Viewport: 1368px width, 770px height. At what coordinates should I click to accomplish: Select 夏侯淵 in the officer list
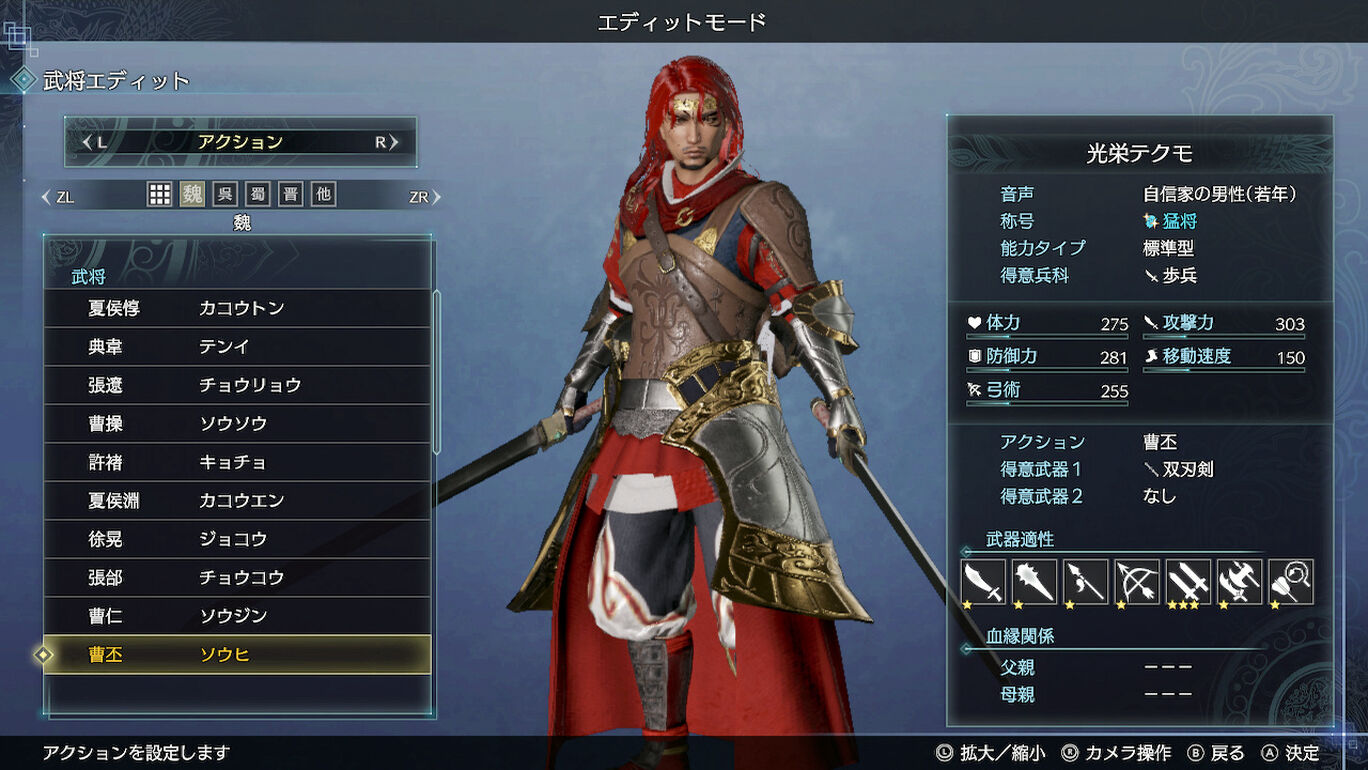tap(238, 501)
